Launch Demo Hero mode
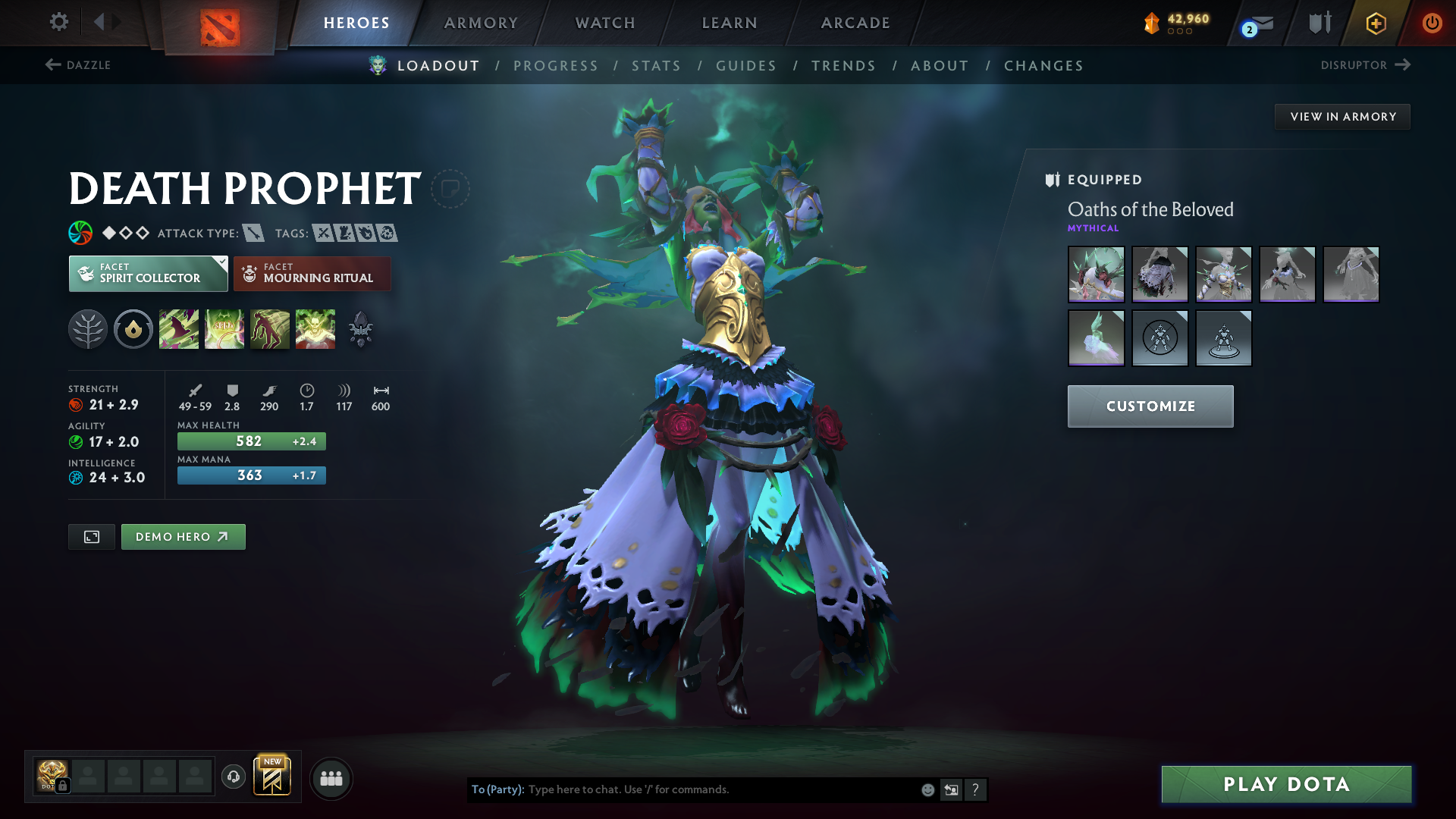1456x819 pixels. click(183, 537)
